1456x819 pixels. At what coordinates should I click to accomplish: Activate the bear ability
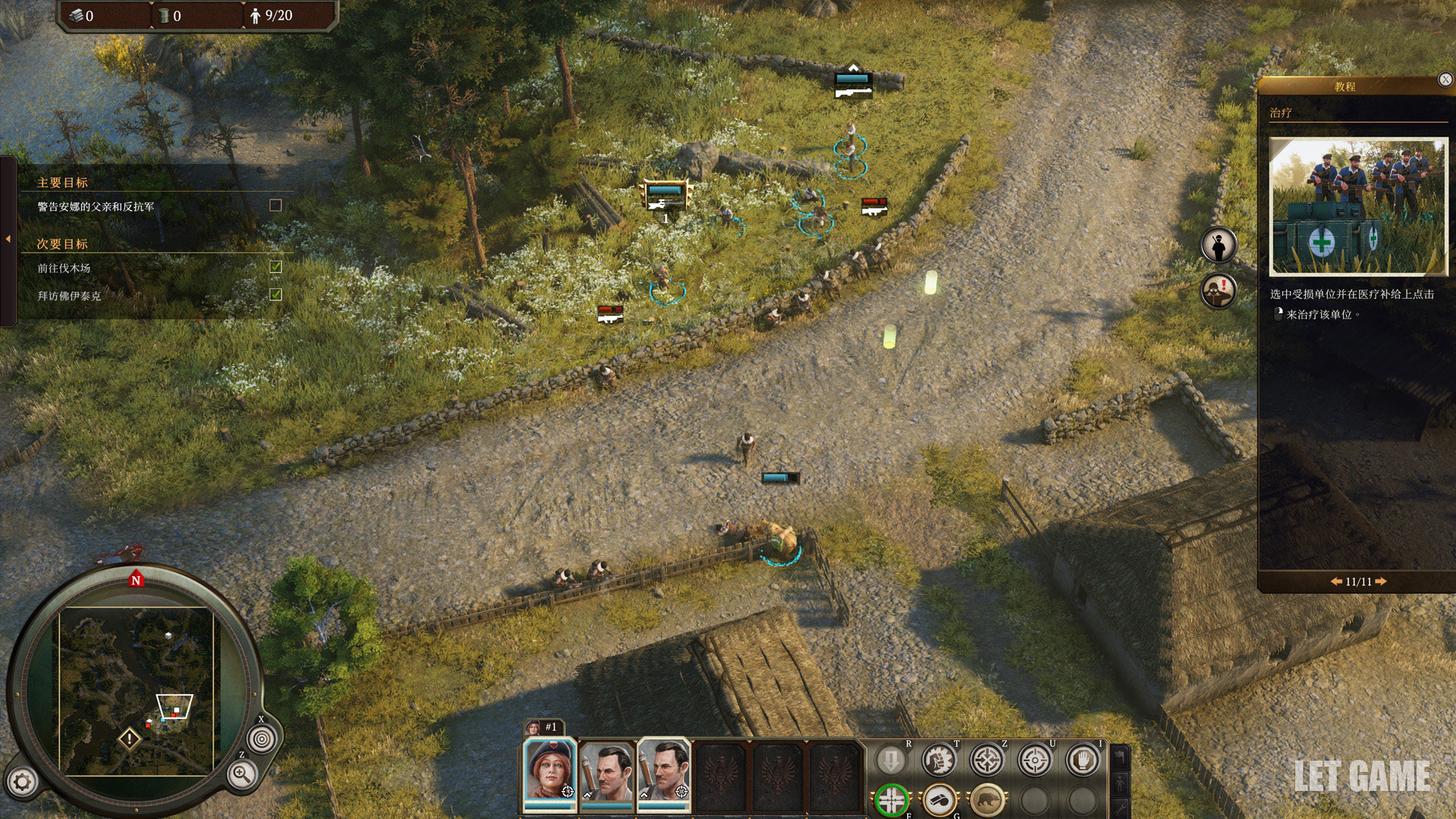(x=987, y=799)
